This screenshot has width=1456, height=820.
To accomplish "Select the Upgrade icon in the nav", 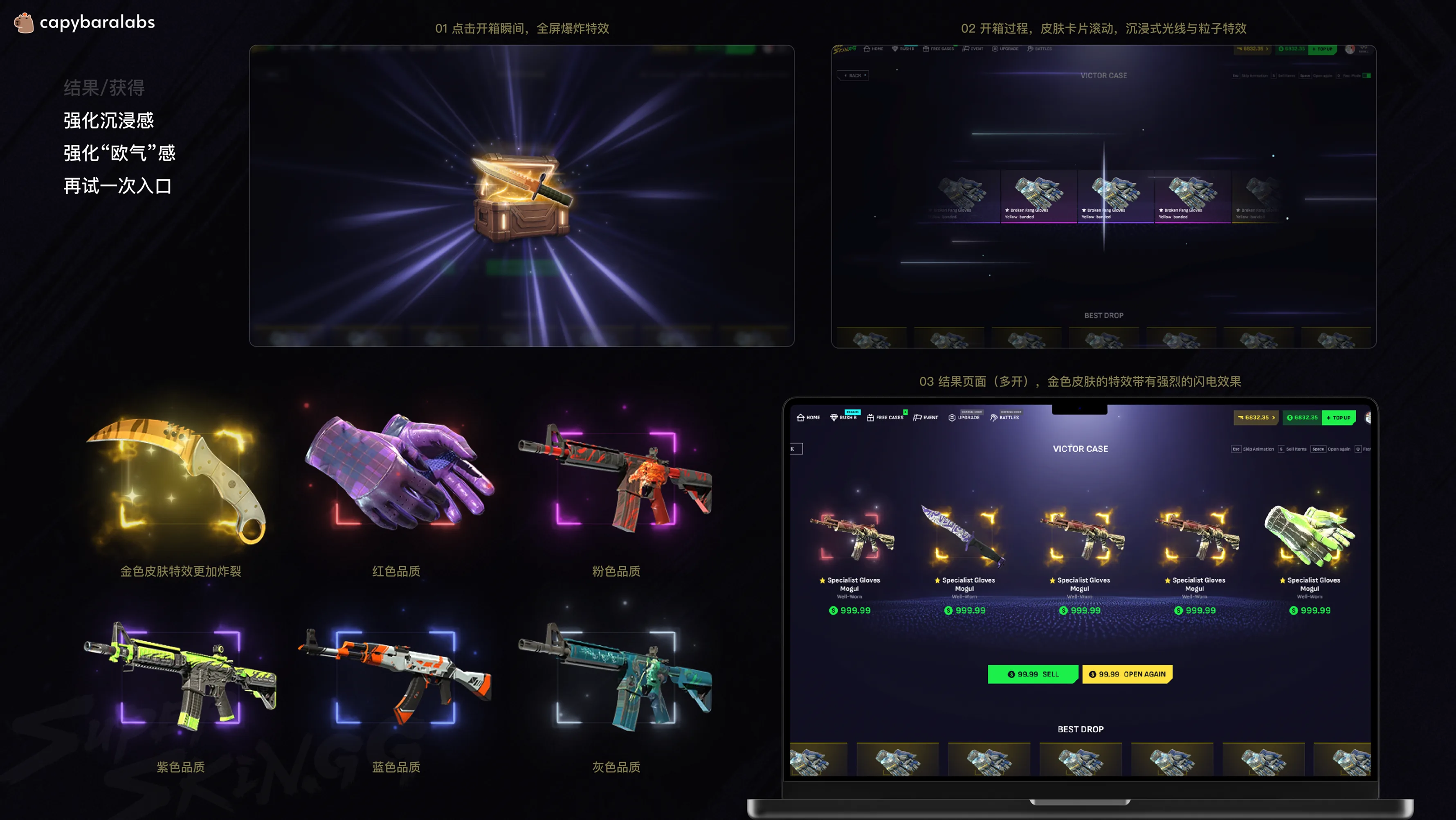I will click(995, 49).
